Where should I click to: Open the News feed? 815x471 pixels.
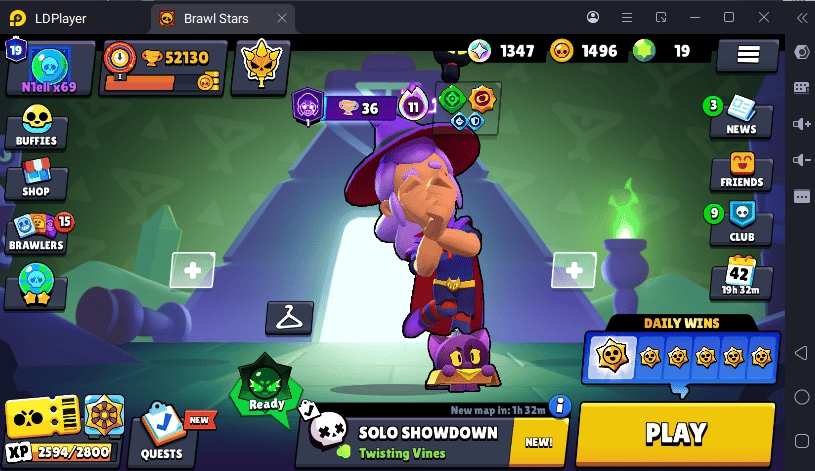pos(741,115)
